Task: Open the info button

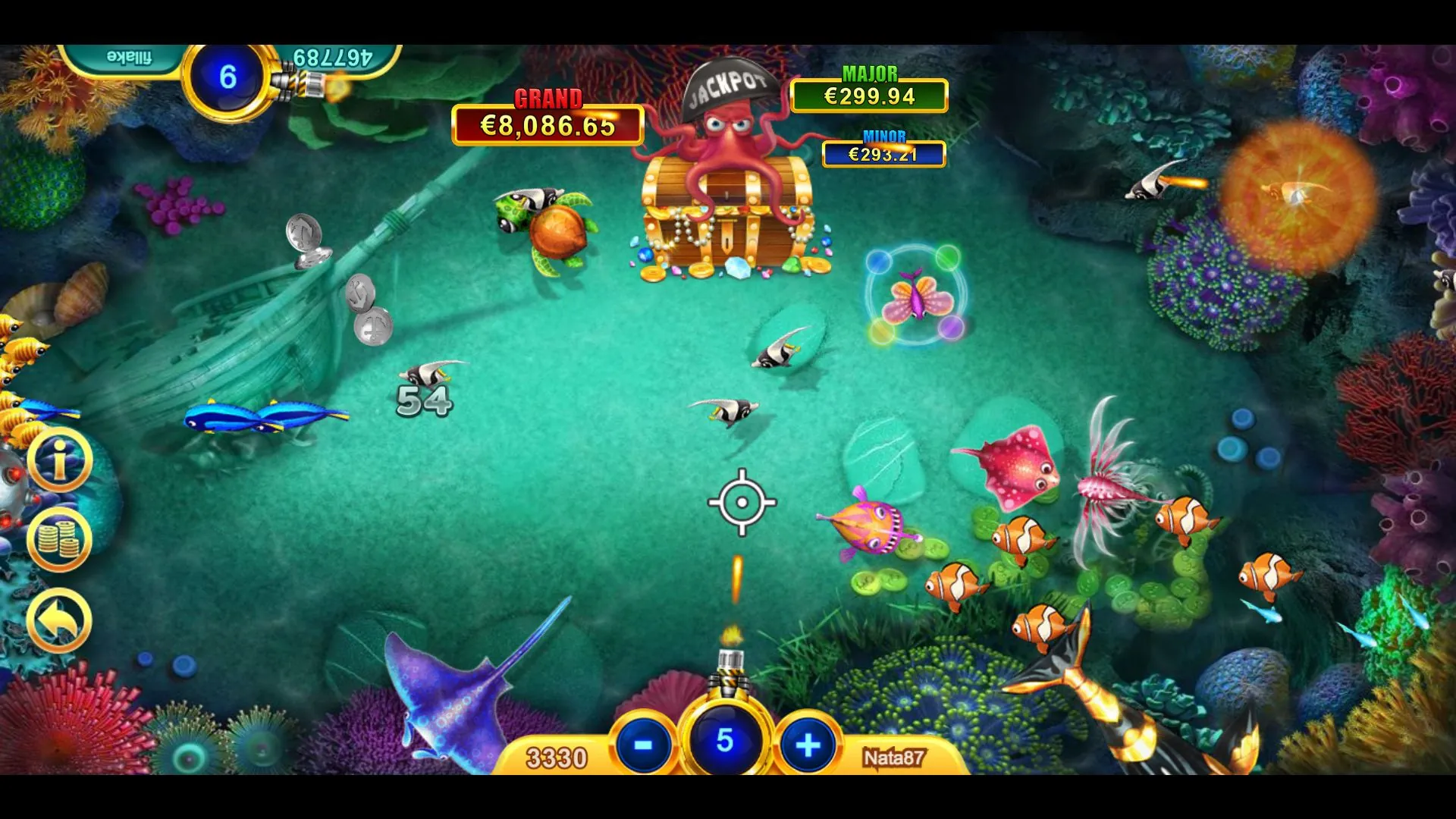Action: click(60, 459)
